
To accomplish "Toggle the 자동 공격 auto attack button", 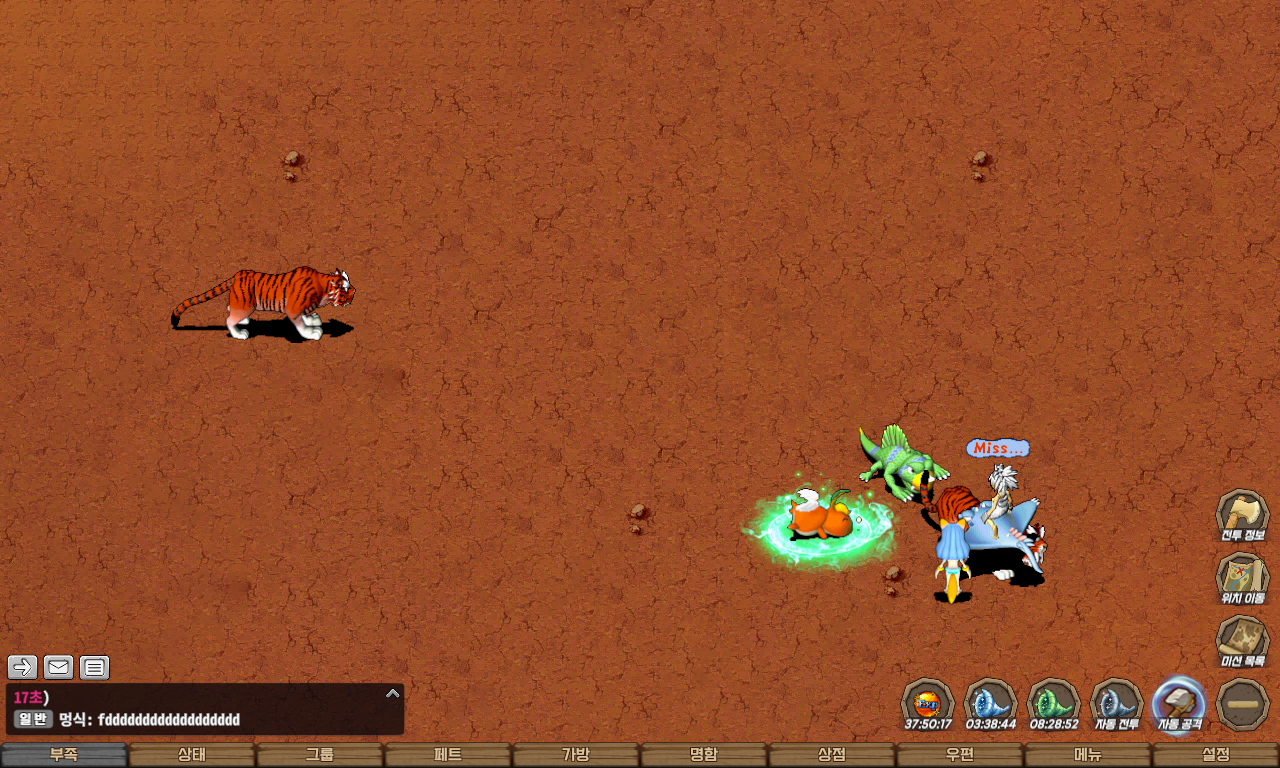I will pos(1179,703).
